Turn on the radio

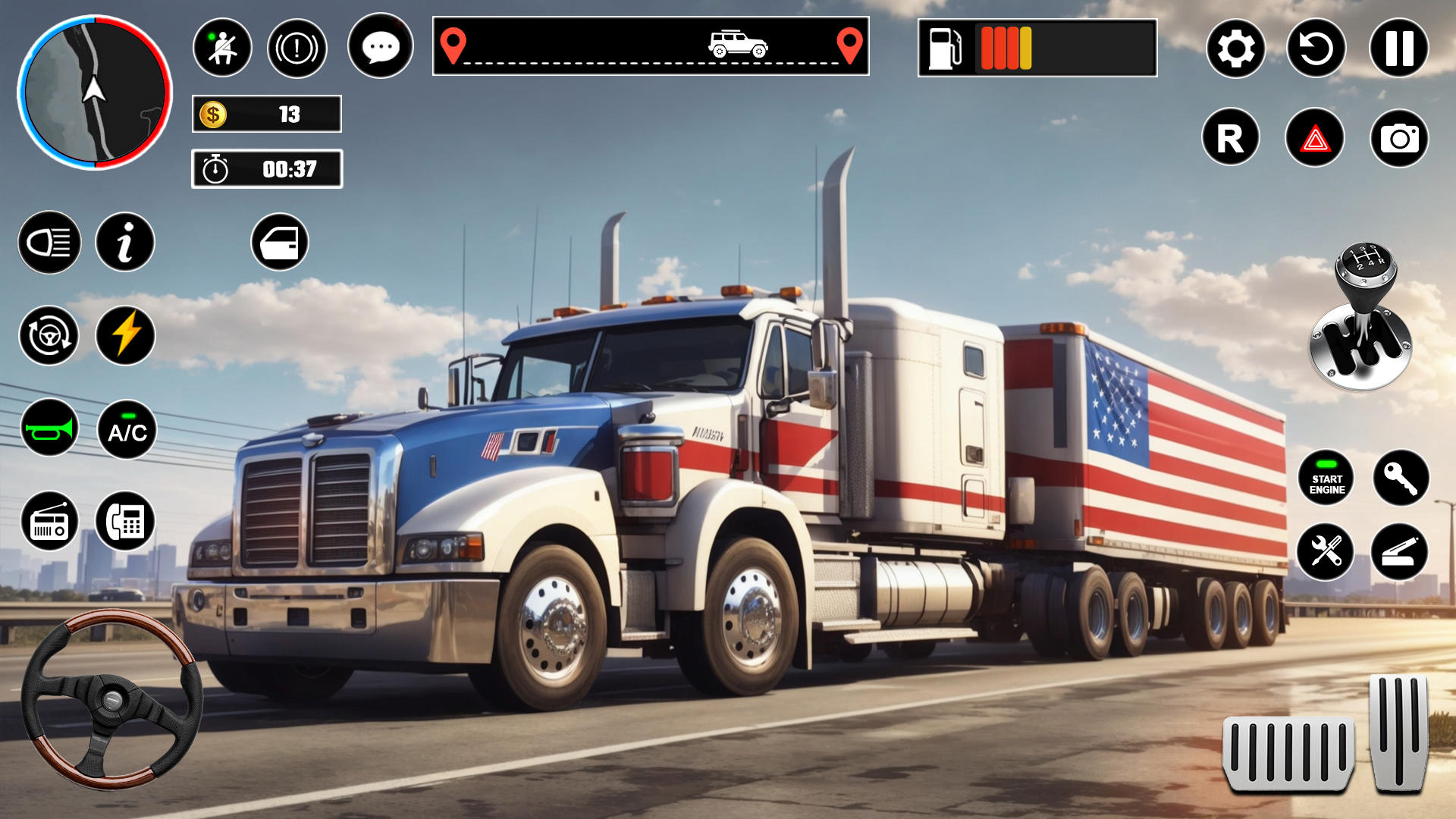pos(49,522)
